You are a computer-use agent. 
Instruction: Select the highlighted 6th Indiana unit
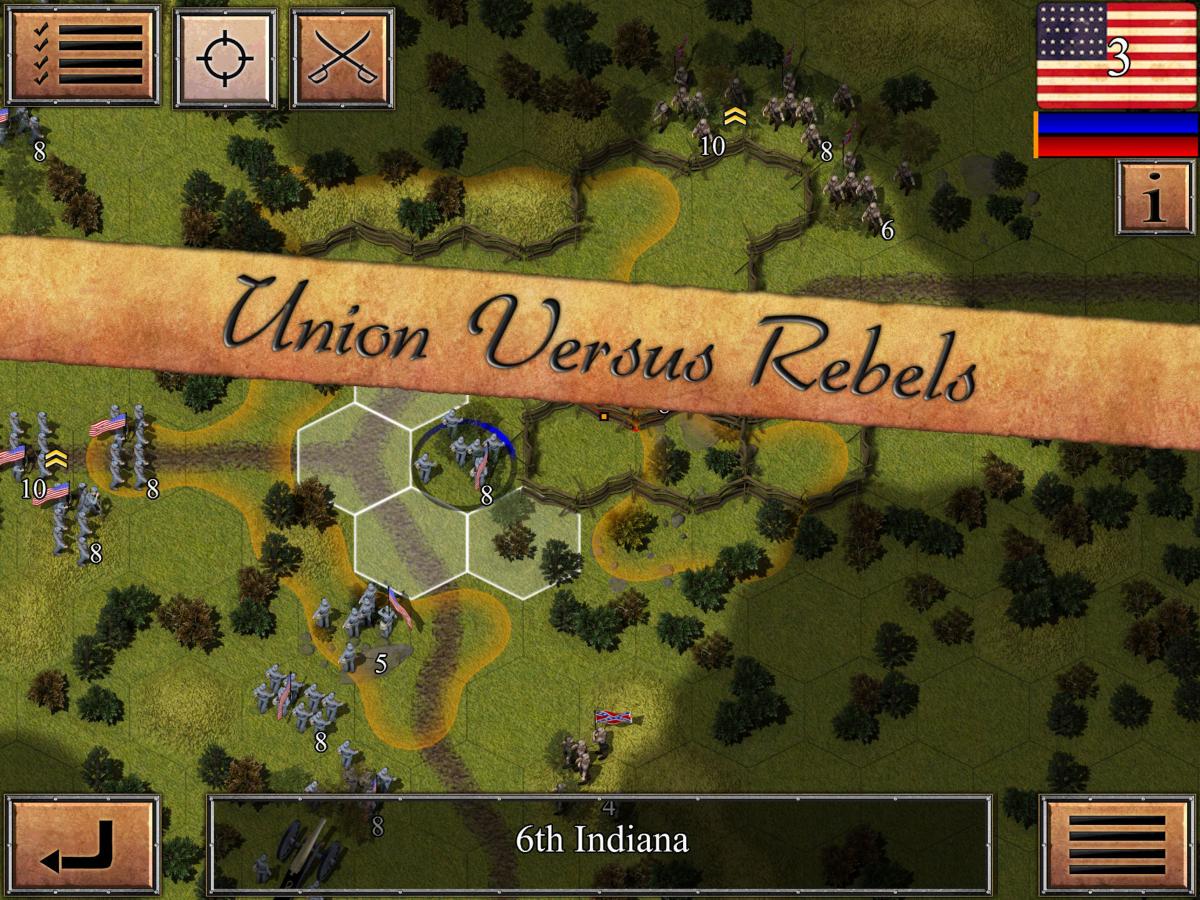[x=464, y=463]
